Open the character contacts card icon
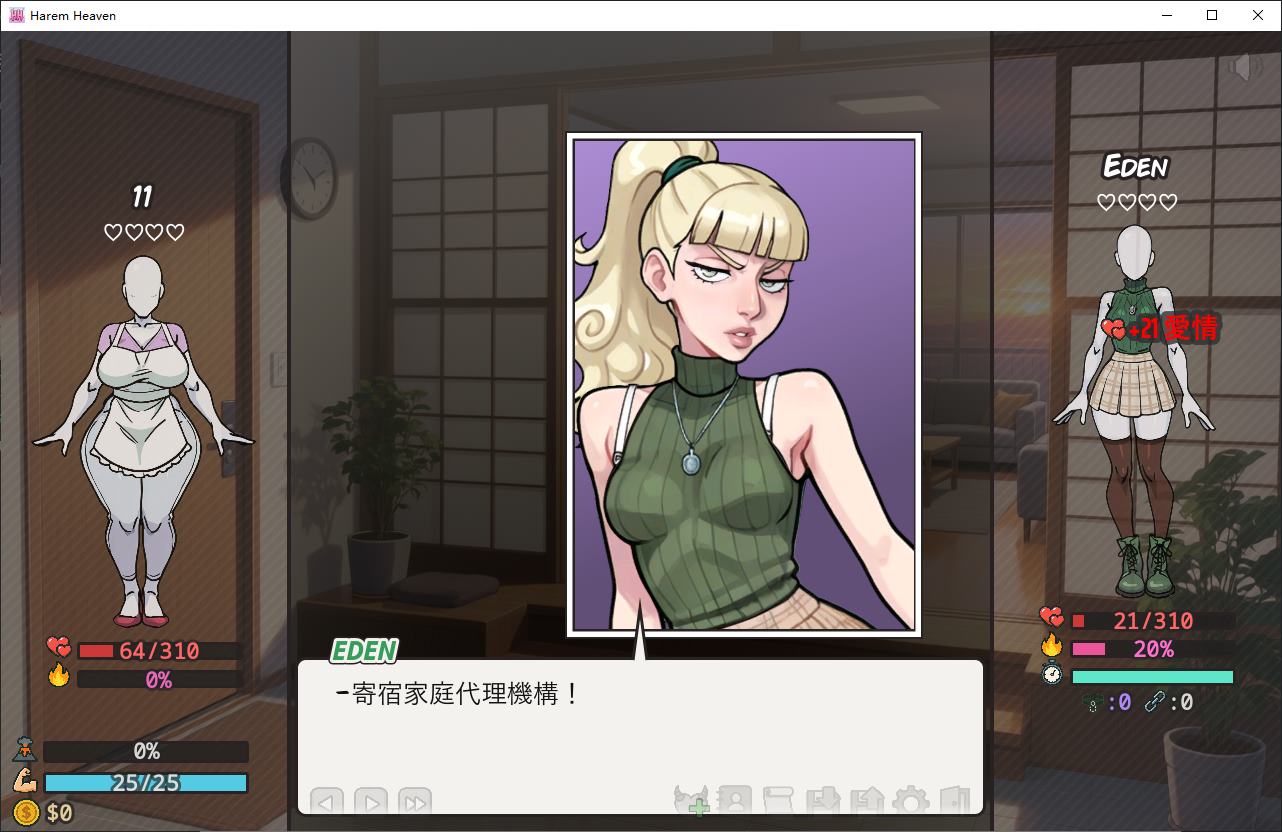 tap(735, 800)
